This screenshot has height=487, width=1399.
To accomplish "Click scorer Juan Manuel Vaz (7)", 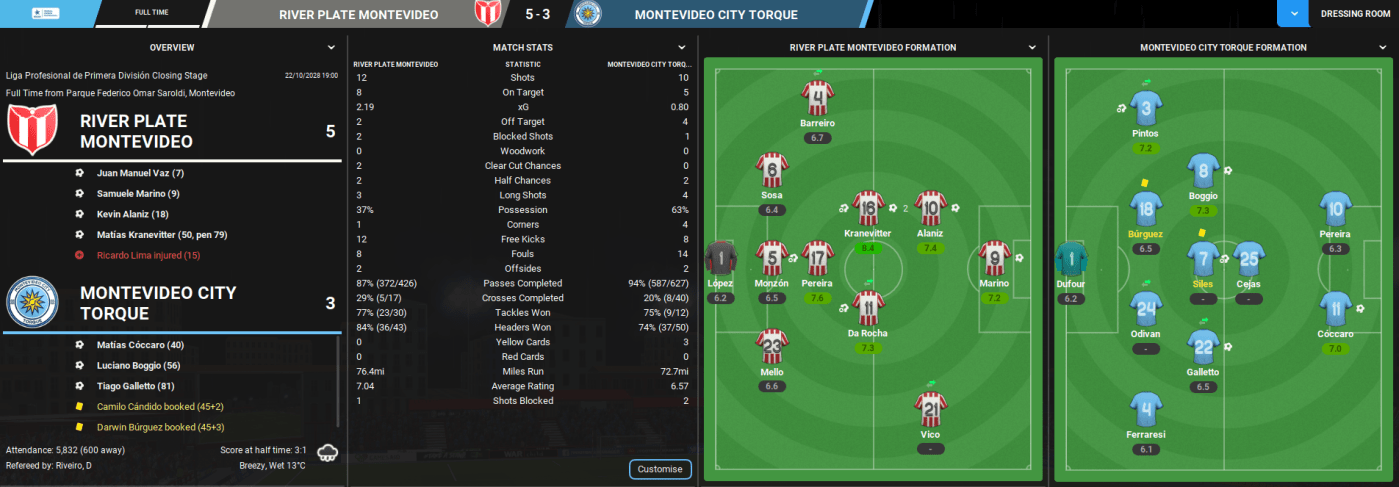I will 140,173.
